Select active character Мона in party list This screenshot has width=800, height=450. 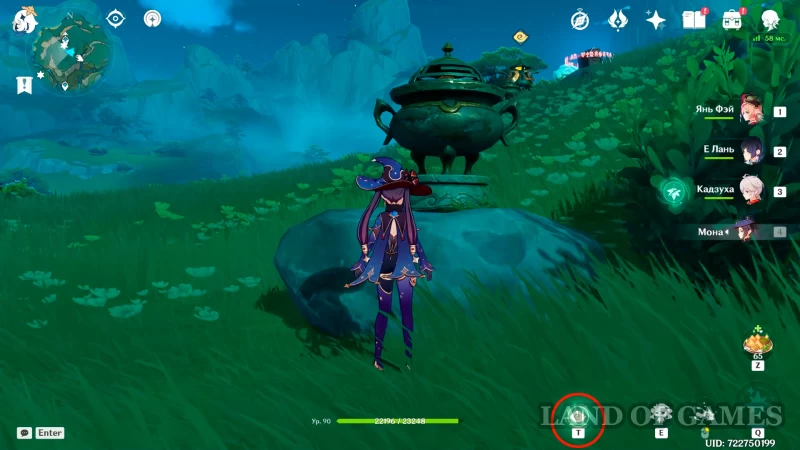point(745,231)
